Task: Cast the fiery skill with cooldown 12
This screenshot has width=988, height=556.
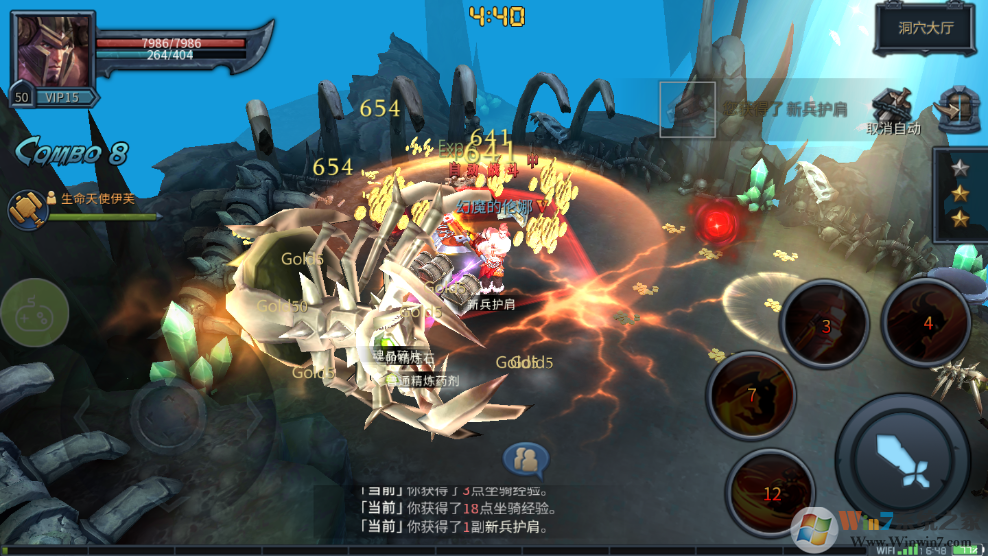Action: pyautogui.click(x=771, y=493)
